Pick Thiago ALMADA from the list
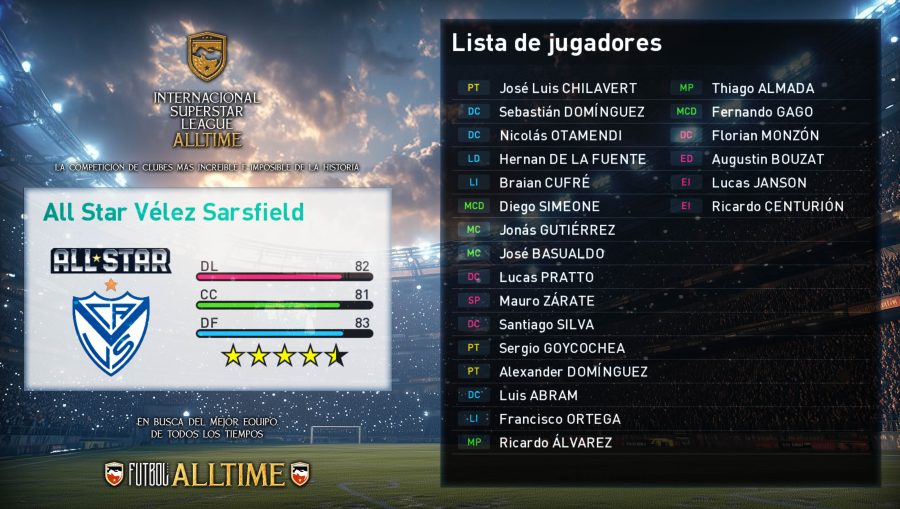The image size is (900, 509). pyautogui.click(x=762, y=88)
